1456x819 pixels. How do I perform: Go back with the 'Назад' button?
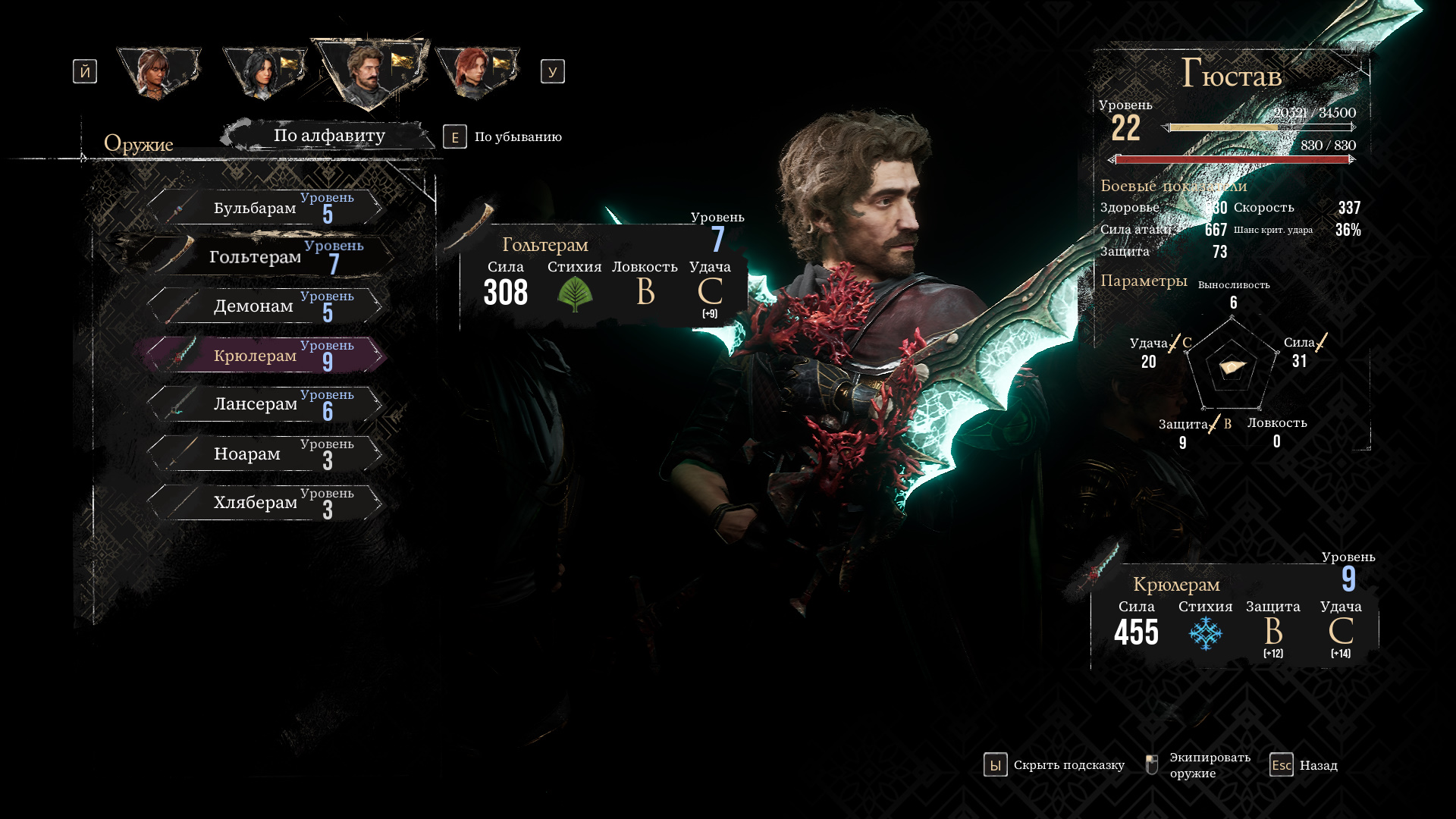(1304, 765)
